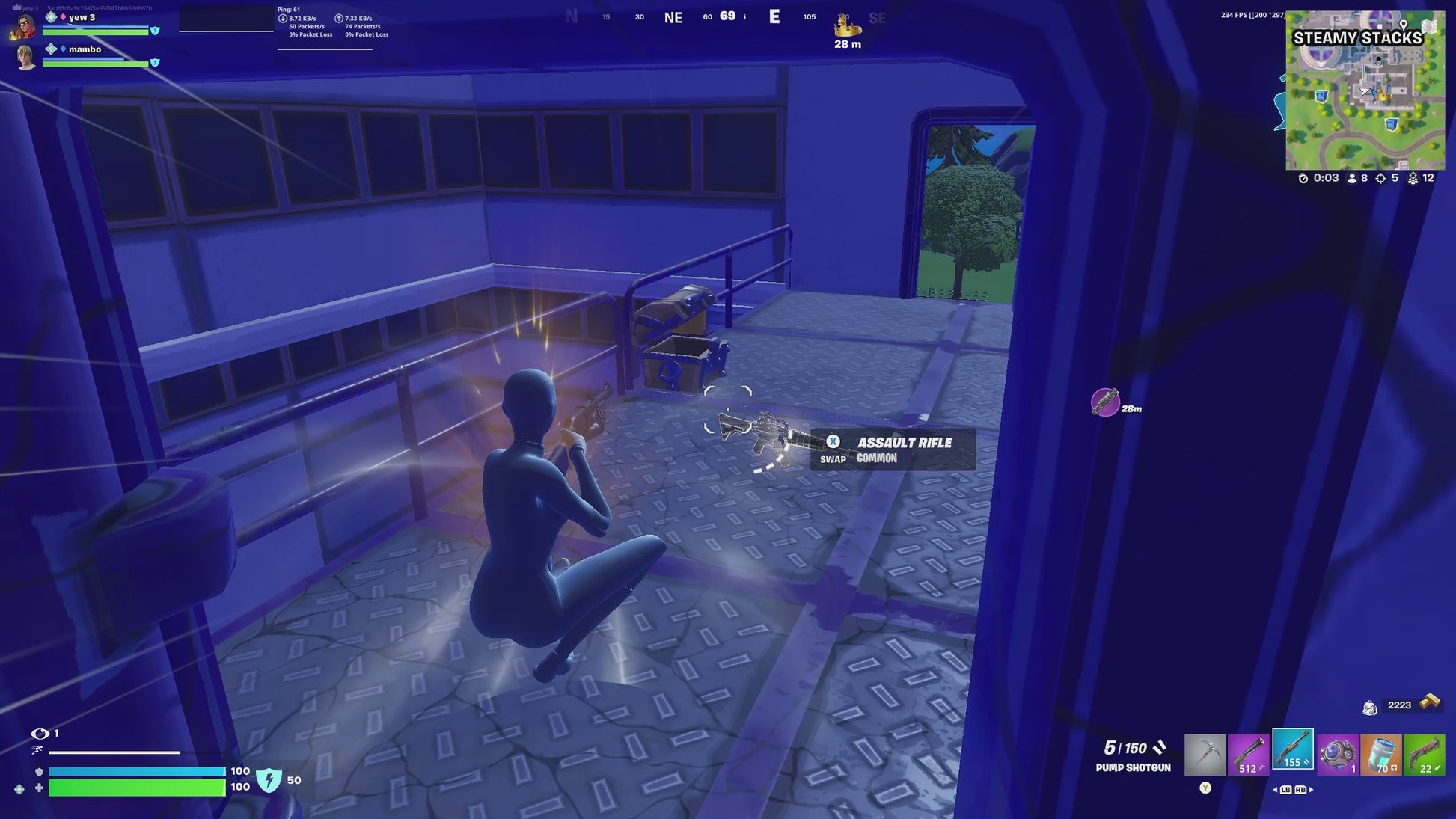
Task: Select the blue pump shotgun slot
Action: click(x=1293, y=749)
